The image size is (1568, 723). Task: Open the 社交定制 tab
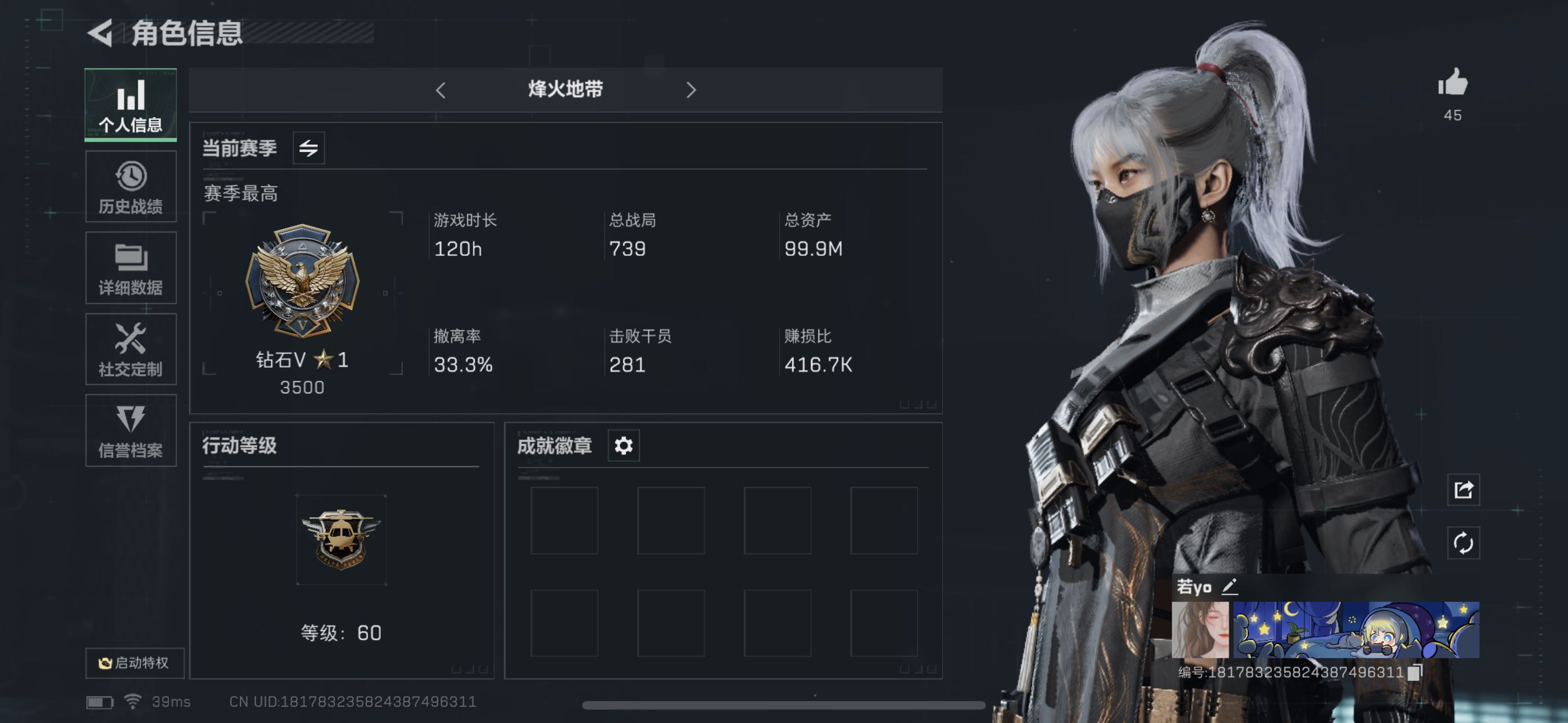click(131, 349)
